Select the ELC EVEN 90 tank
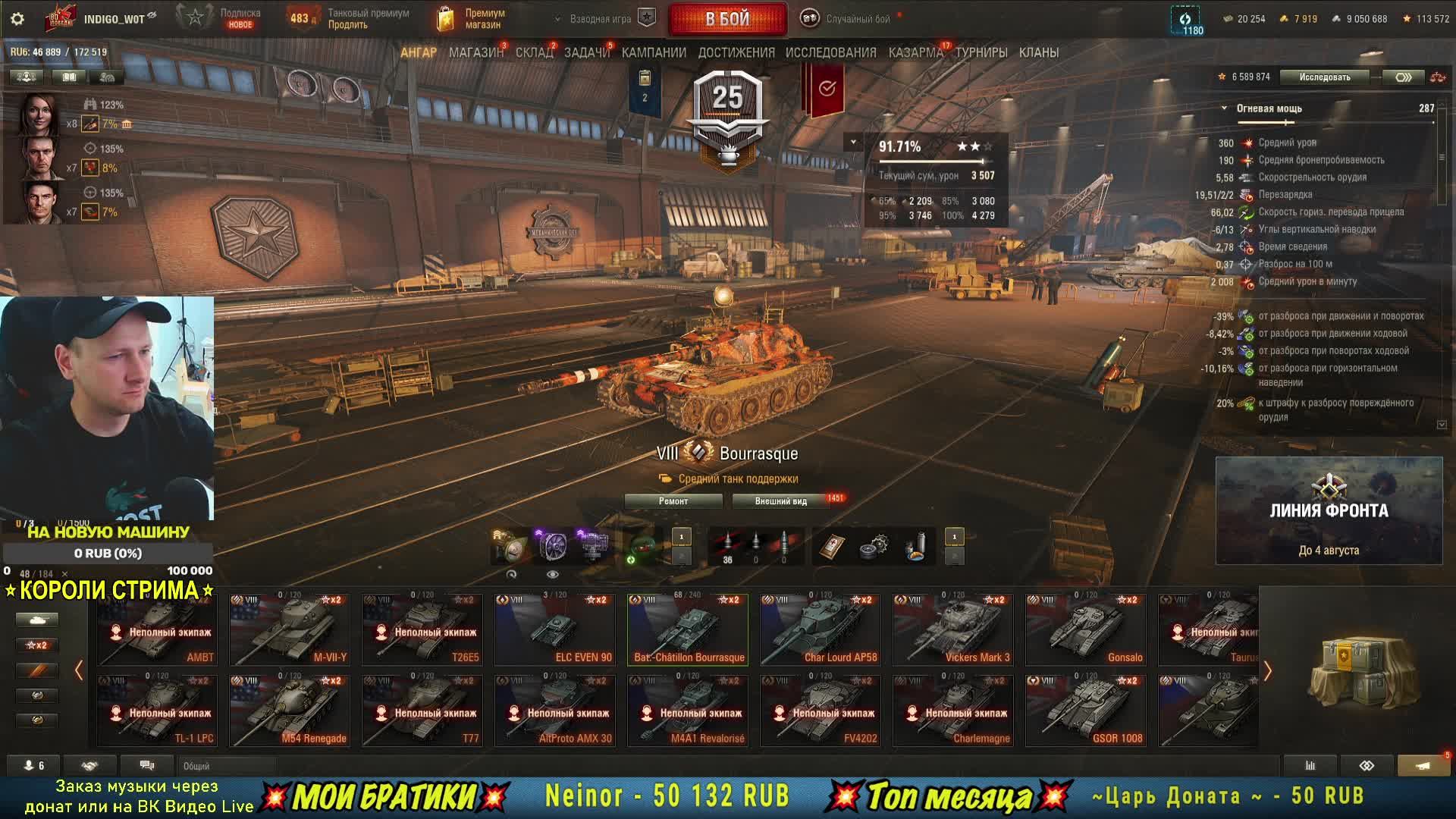 point(555,630)
